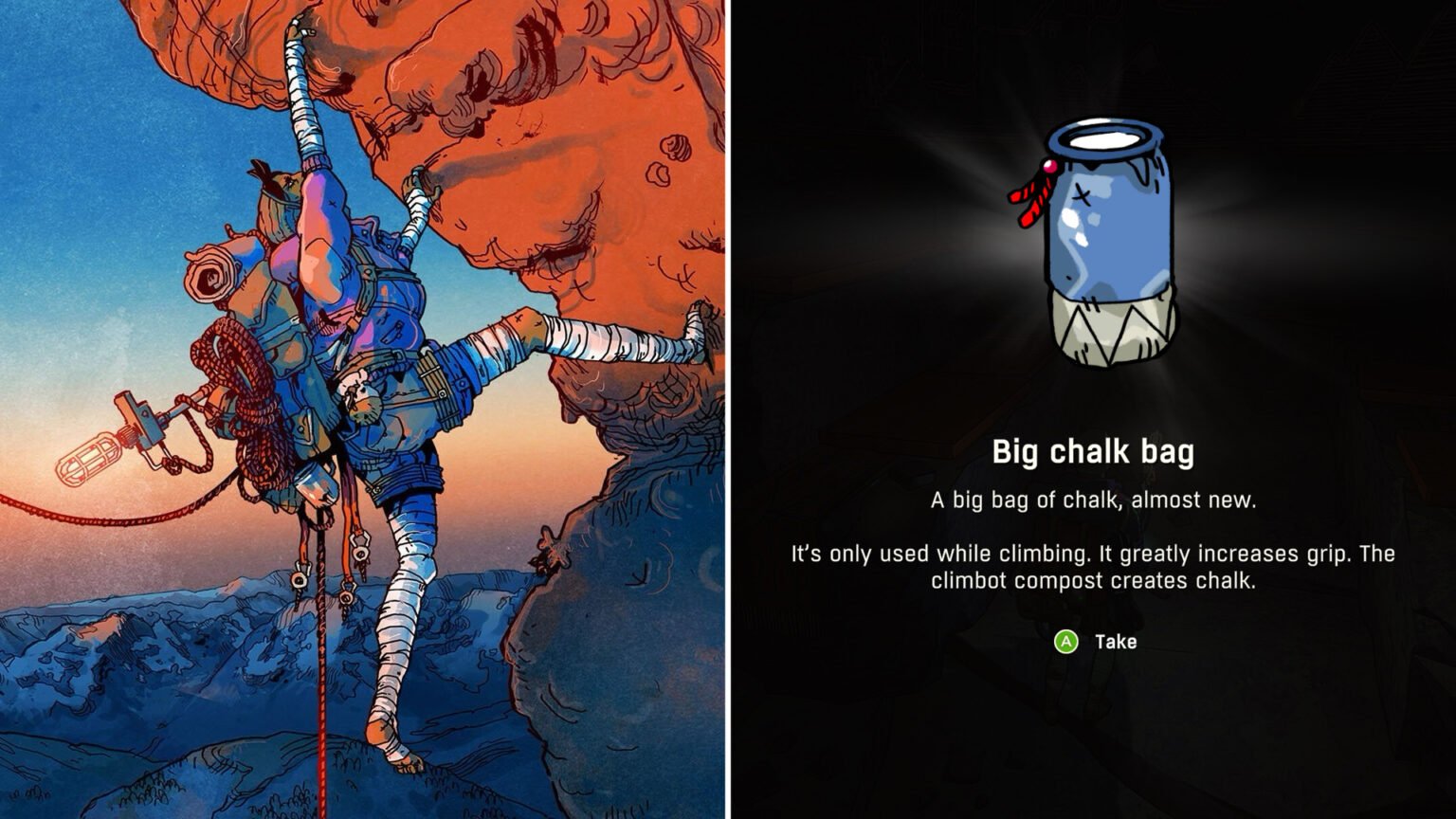Click the climber's gripping hand on the rock
The height and width of the screenshot is (819, 1456).
click(417, 180)
